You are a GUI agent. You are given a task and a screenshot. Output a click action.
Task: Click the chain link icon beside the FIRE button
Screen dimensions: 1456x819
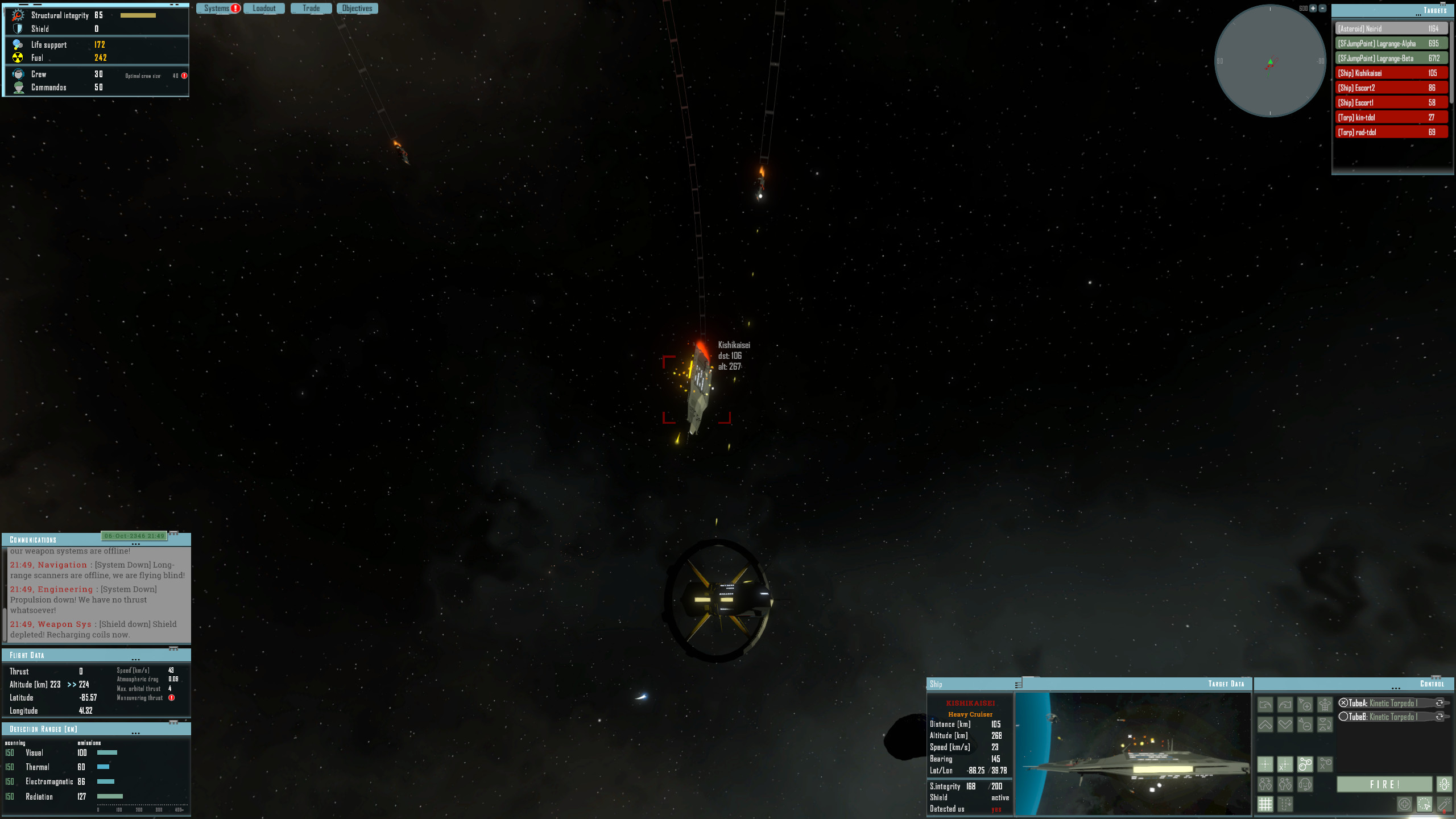pos(1445,784)
